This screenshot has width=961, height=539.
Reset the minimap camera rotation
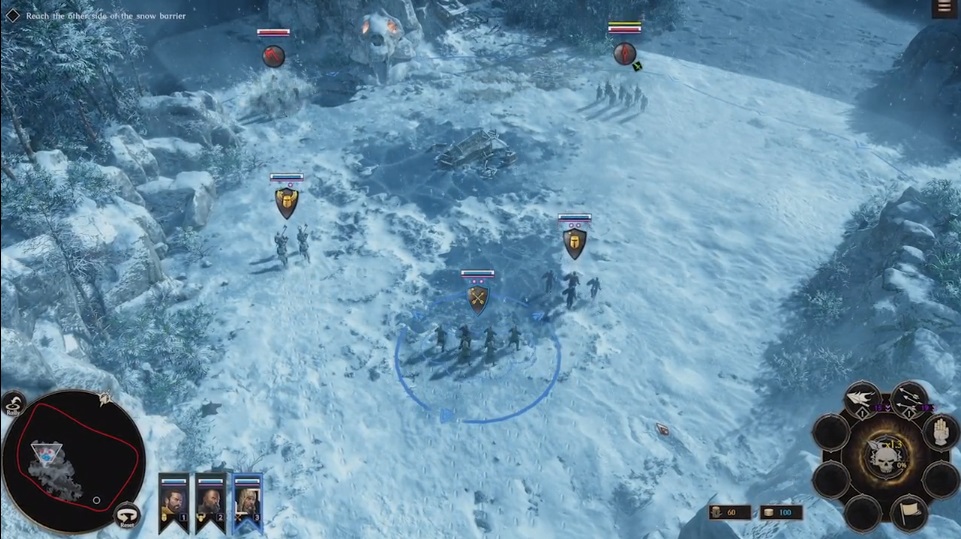[127, 516]
